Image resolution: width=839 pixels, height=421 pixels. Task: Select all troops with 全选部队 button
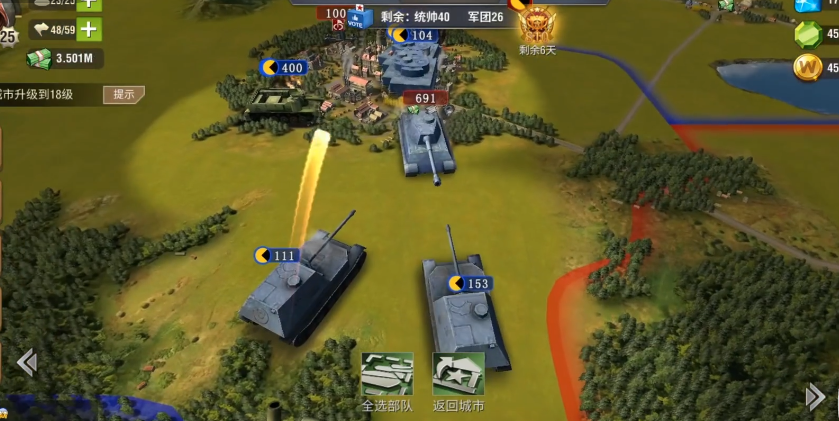(386, 374)
